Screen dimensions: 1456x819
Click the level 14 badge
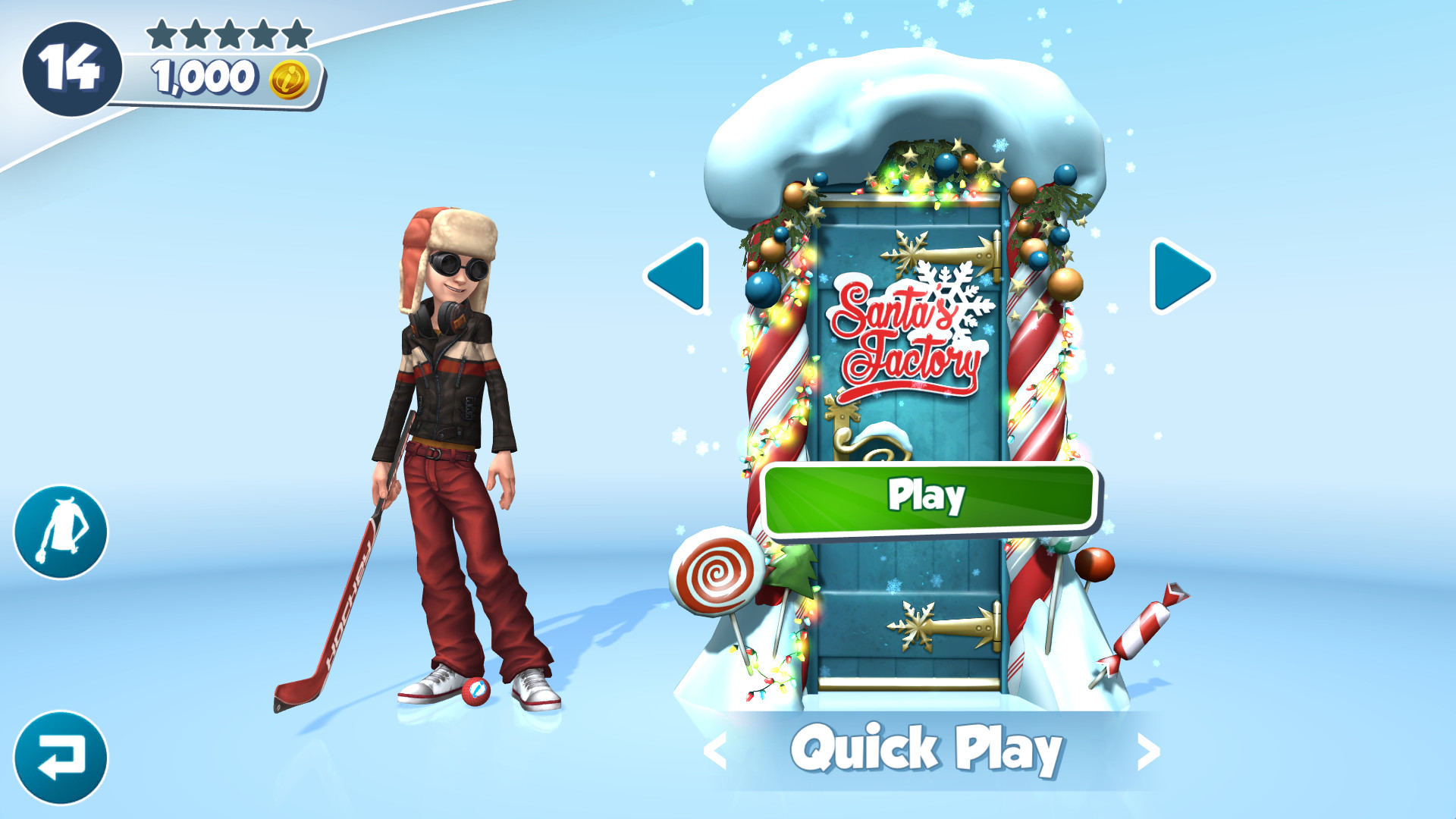71,68
